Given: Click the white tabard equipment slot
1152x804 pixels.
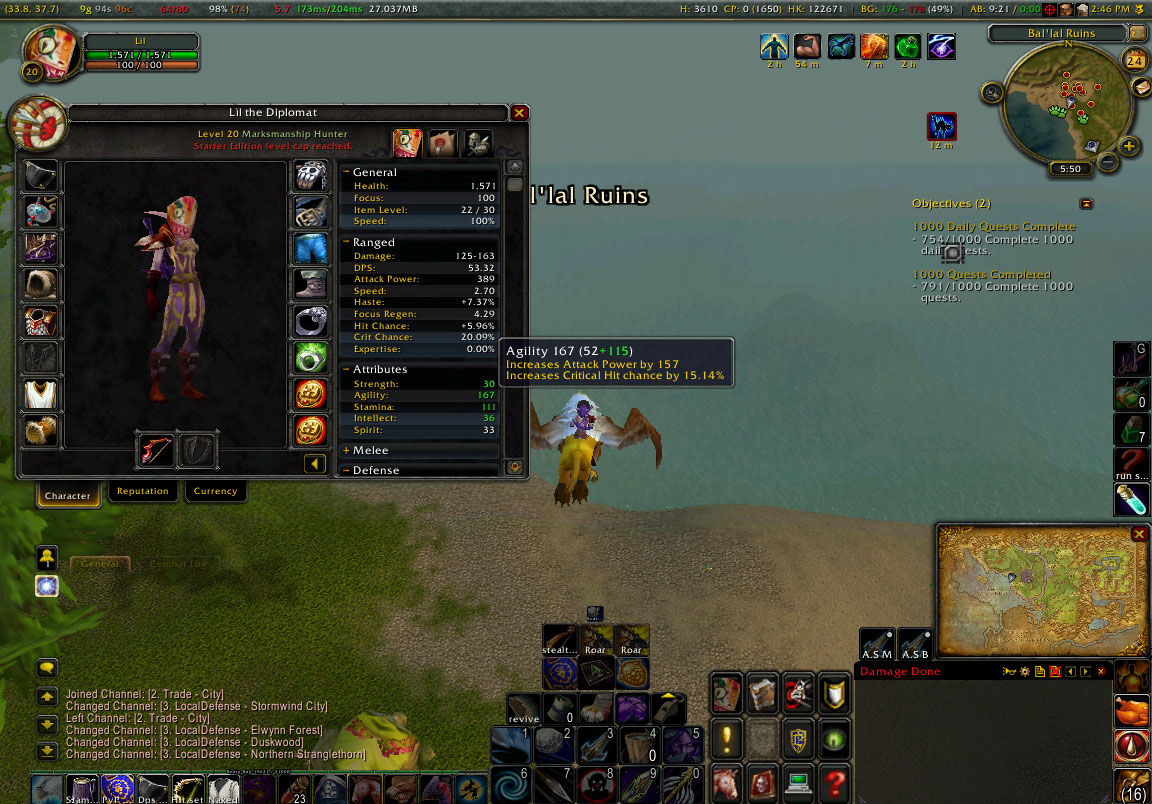Looking at the screenshot, I should (41, 394).
